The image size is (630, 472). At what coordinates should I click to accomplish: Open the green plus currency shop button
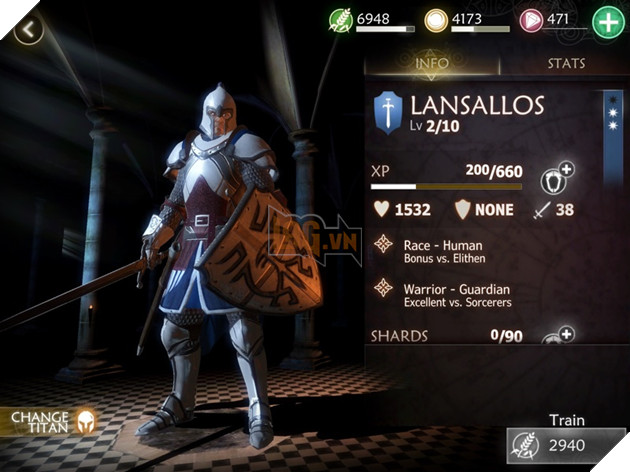click(607, 22)
